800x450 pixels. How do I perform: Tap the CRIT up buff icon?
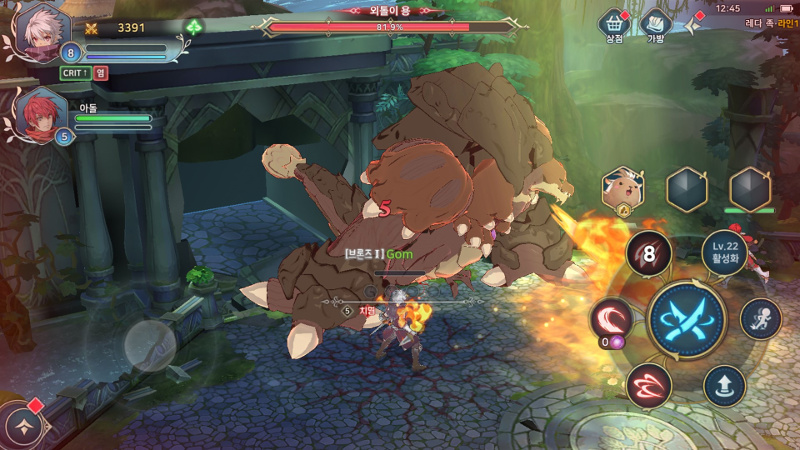click(76, 72)
